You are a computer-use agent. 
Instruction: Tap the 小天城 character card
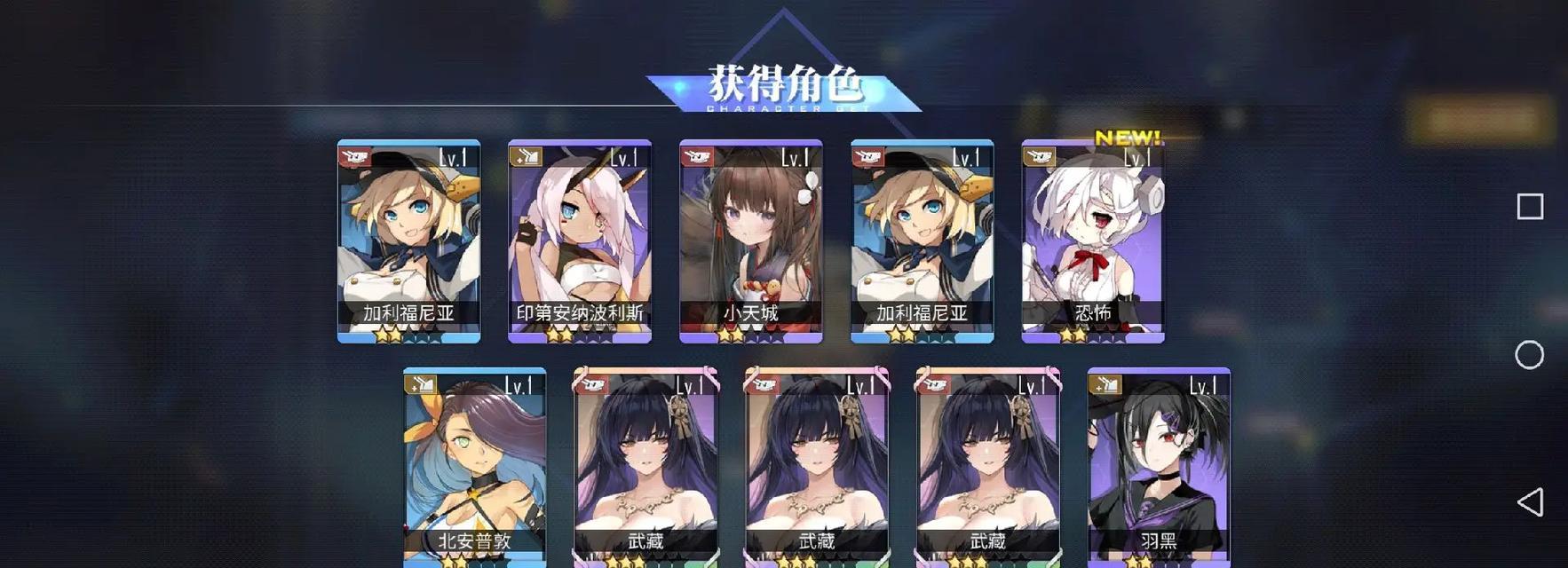[x=751, y=241]
